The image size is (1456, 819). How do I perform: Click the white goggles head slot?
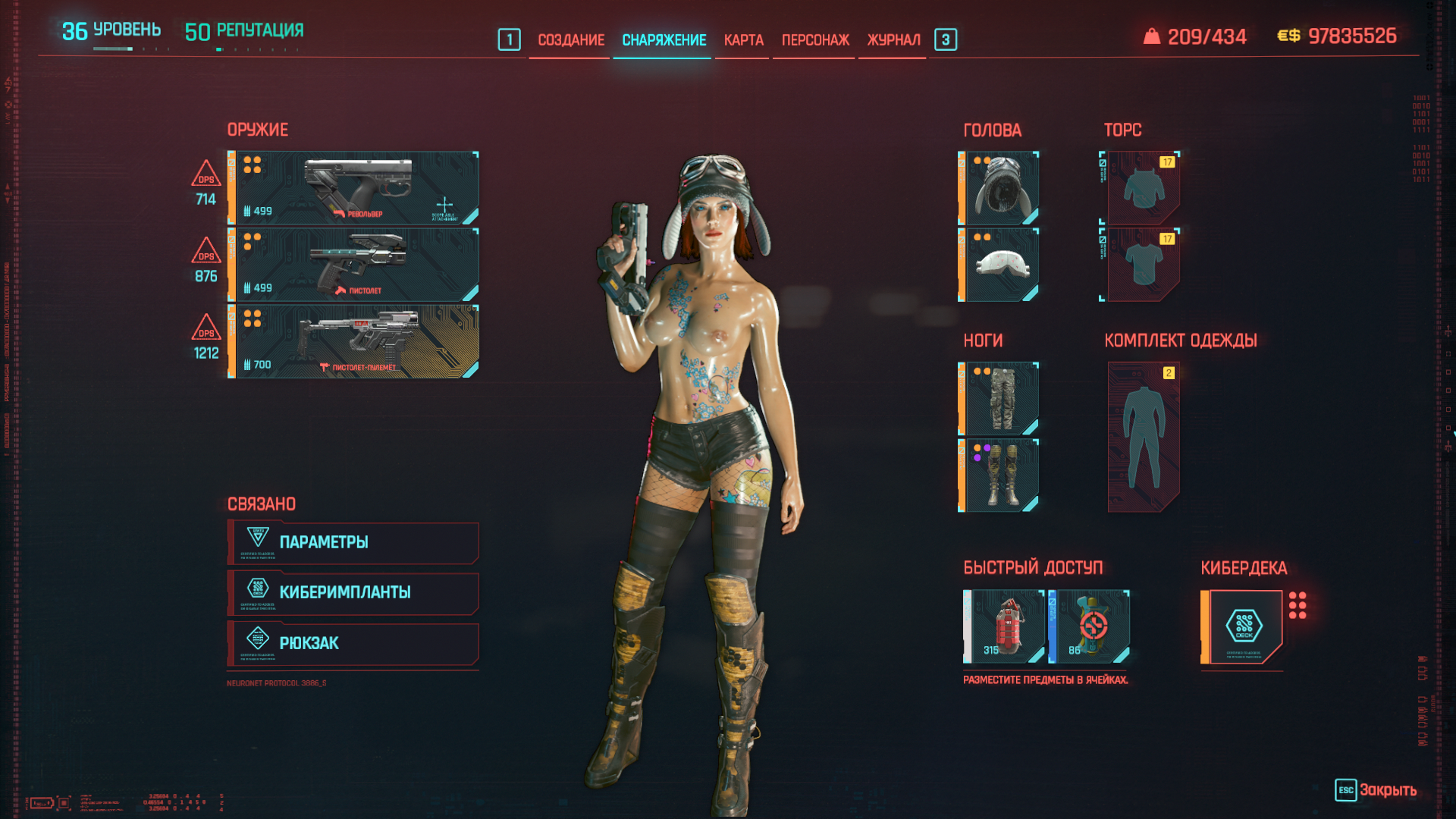(x=1001, y=265)
